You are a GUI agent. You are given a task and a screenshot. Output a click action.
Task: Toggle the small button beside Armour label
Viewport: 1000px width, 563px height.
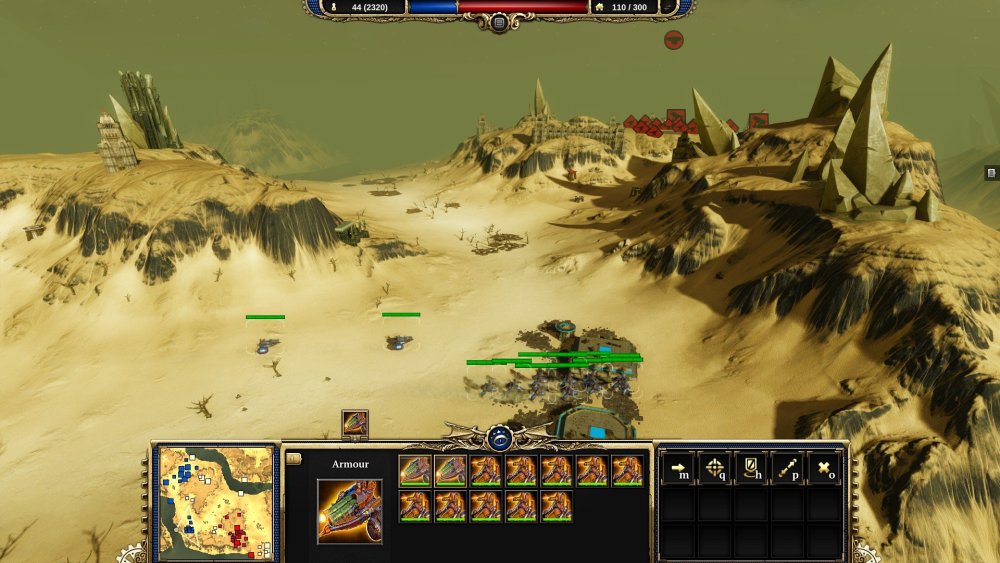[293, 459]
